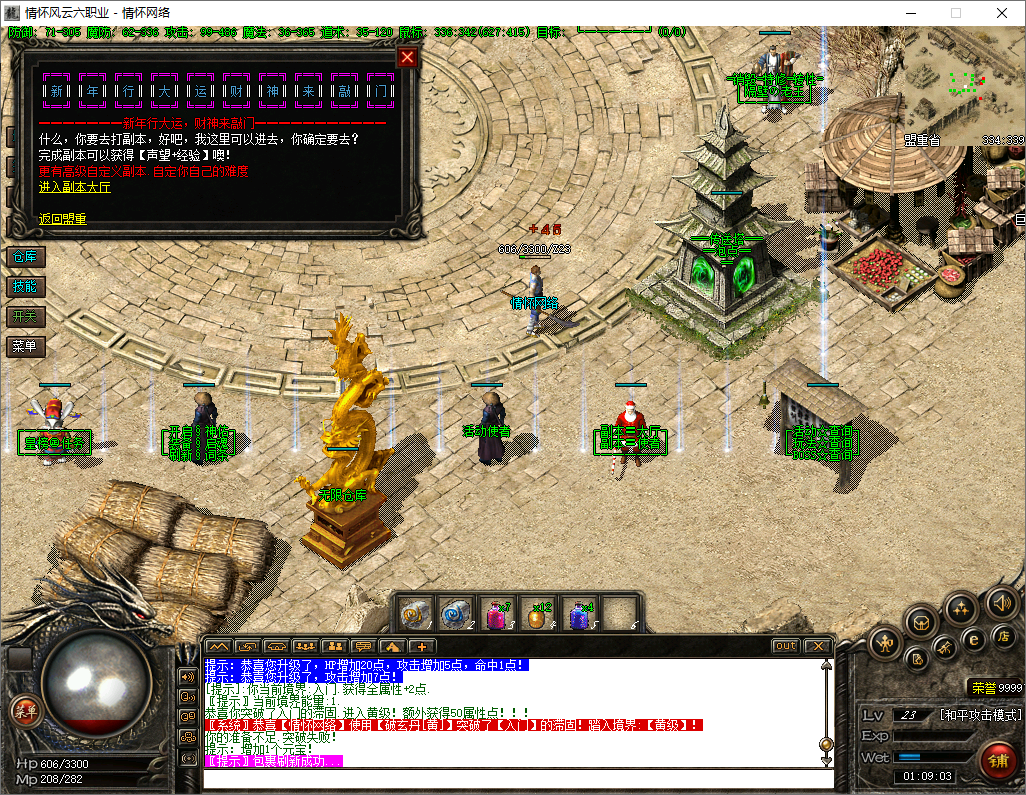This screenshot has height=795, width=1026.
Task: Open the 技能 skills button
Action: (x=24, y=287)
